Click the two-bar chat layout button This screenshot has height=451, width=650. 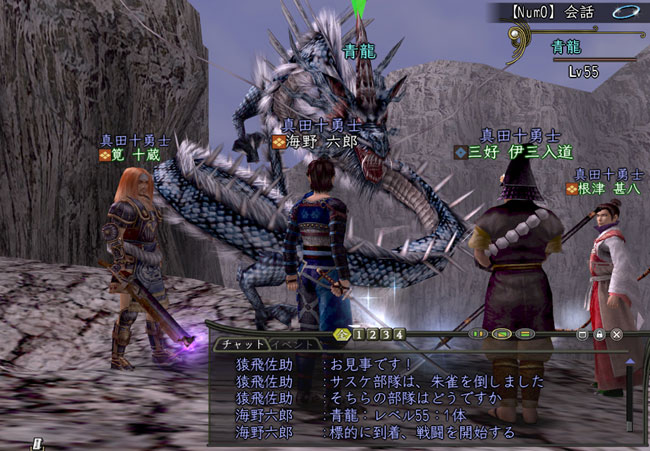(479, 334)
